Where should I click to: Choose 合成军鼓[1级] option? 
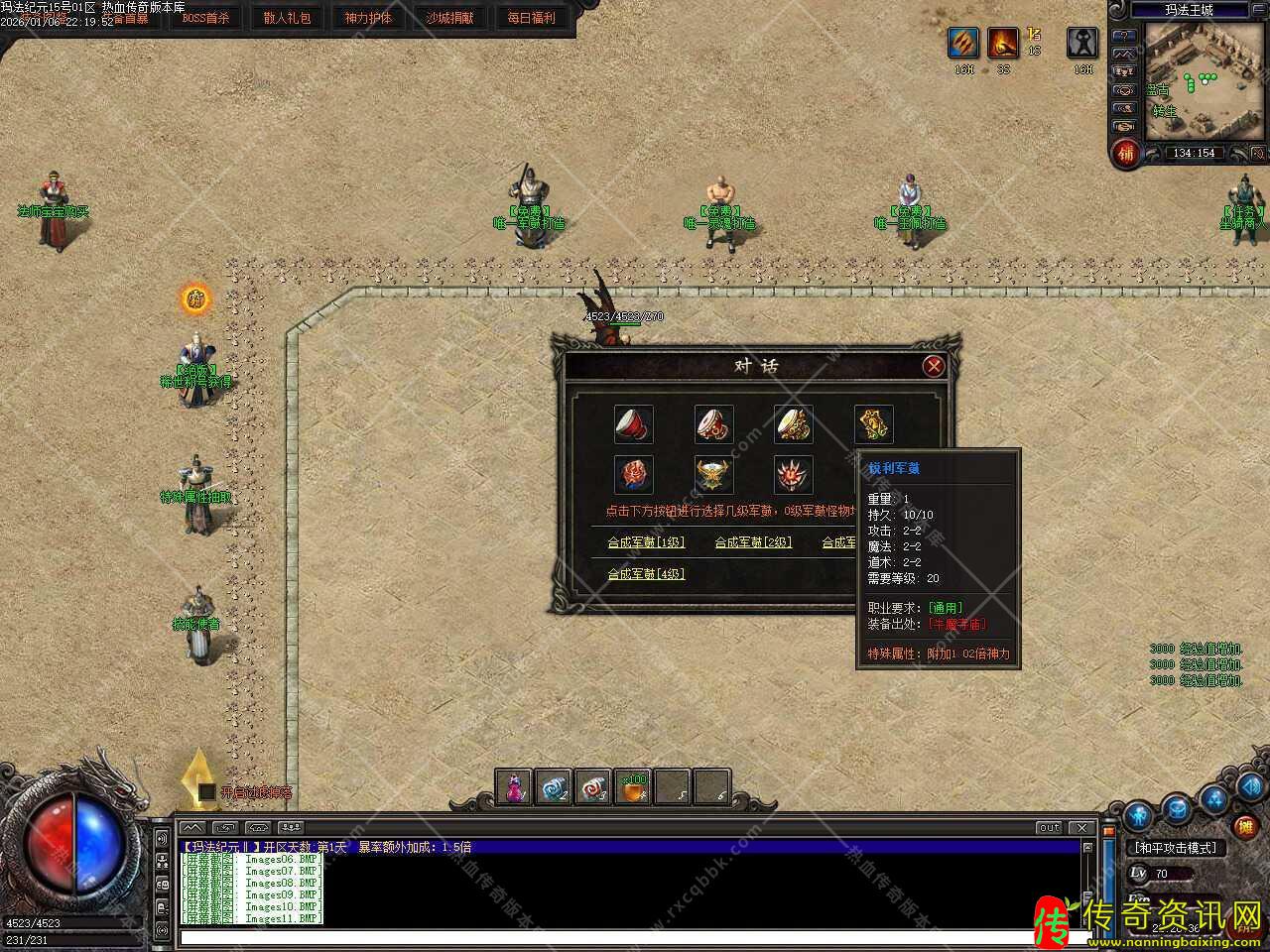[646, 542]
